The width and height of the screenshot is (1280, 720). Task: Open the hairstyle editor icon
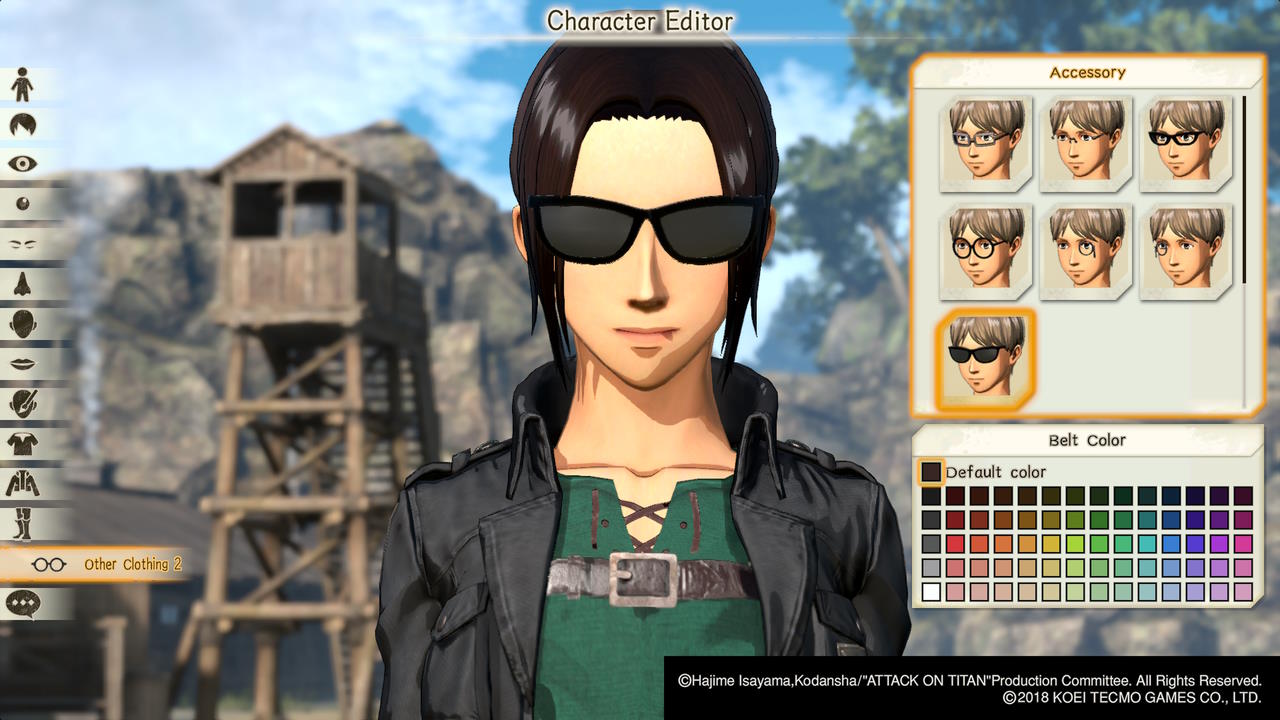[22, 125]
